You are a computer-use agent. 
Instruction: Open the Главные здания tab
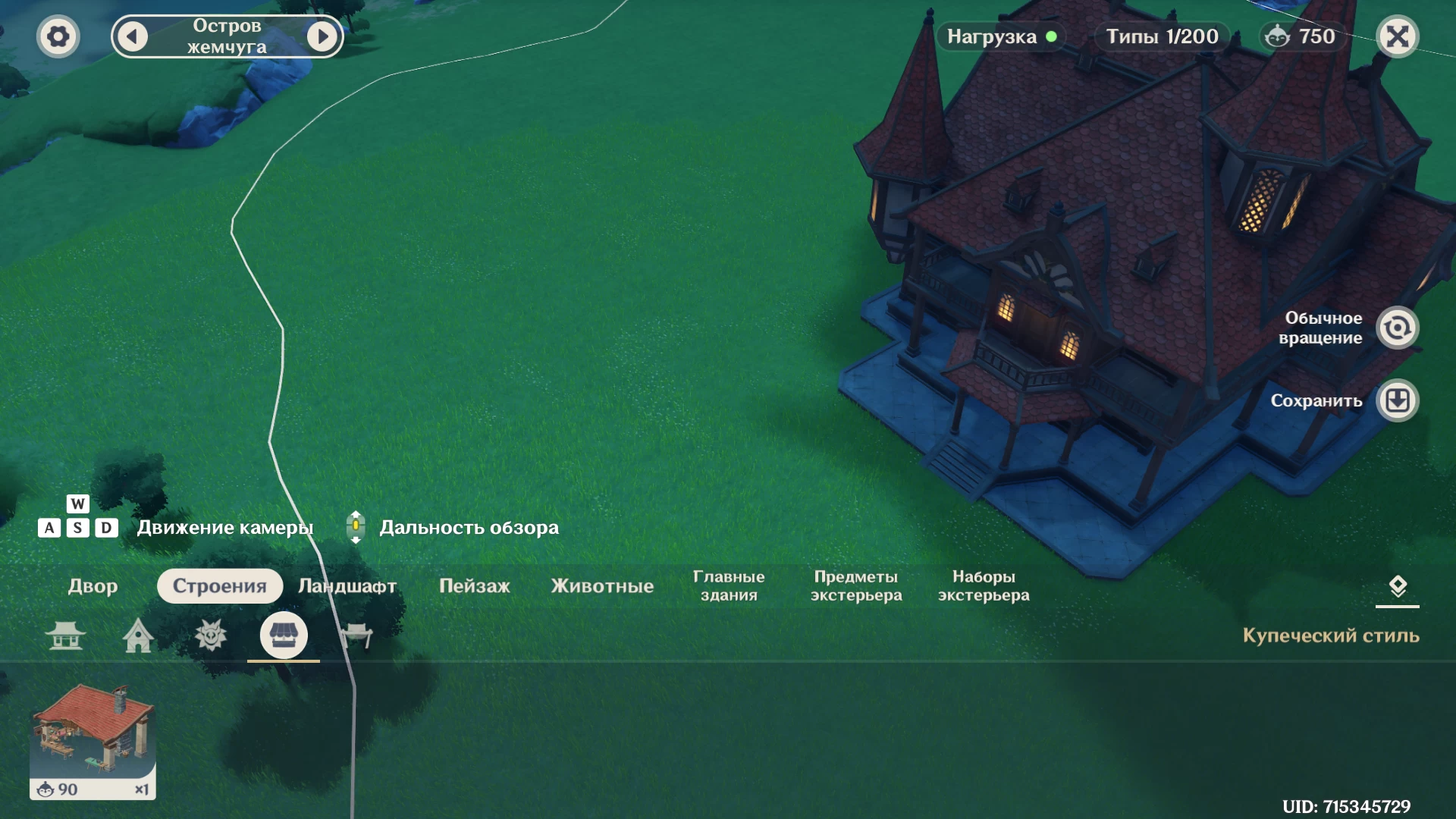tap(729, 586)
